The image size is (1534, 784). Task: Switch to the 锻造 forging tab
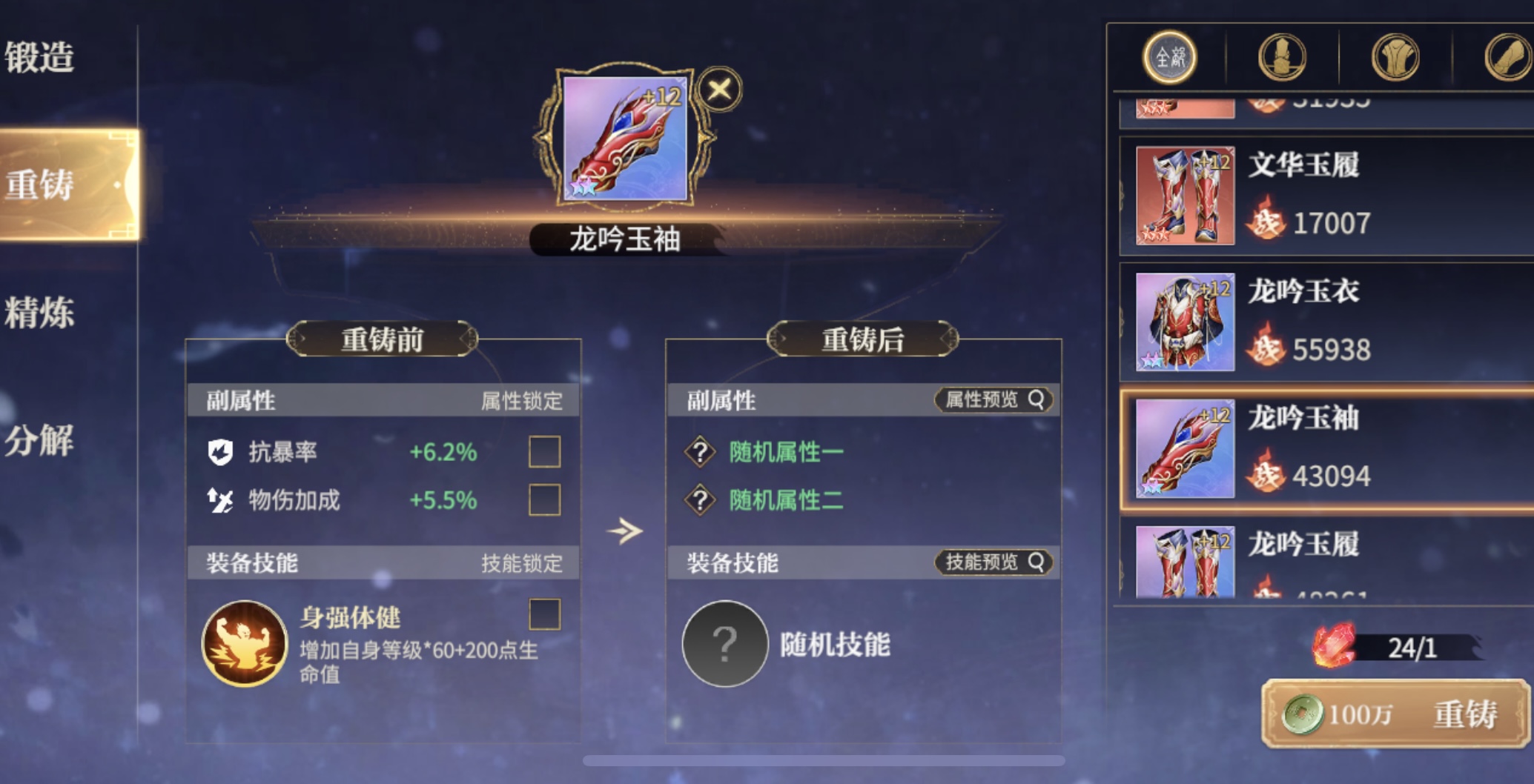click(41, 57)
